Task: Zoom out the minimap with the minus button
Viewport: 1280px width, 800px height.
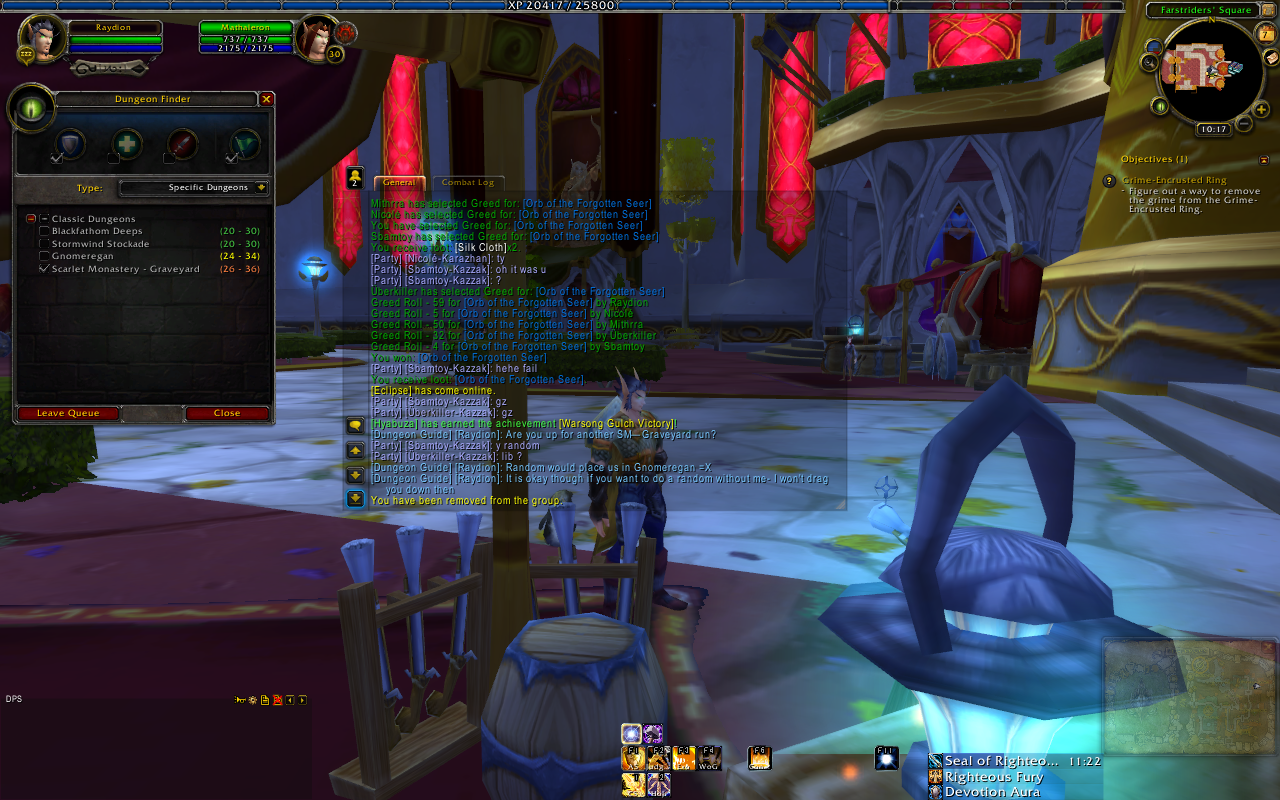Action: click(x=1243, y=123)
